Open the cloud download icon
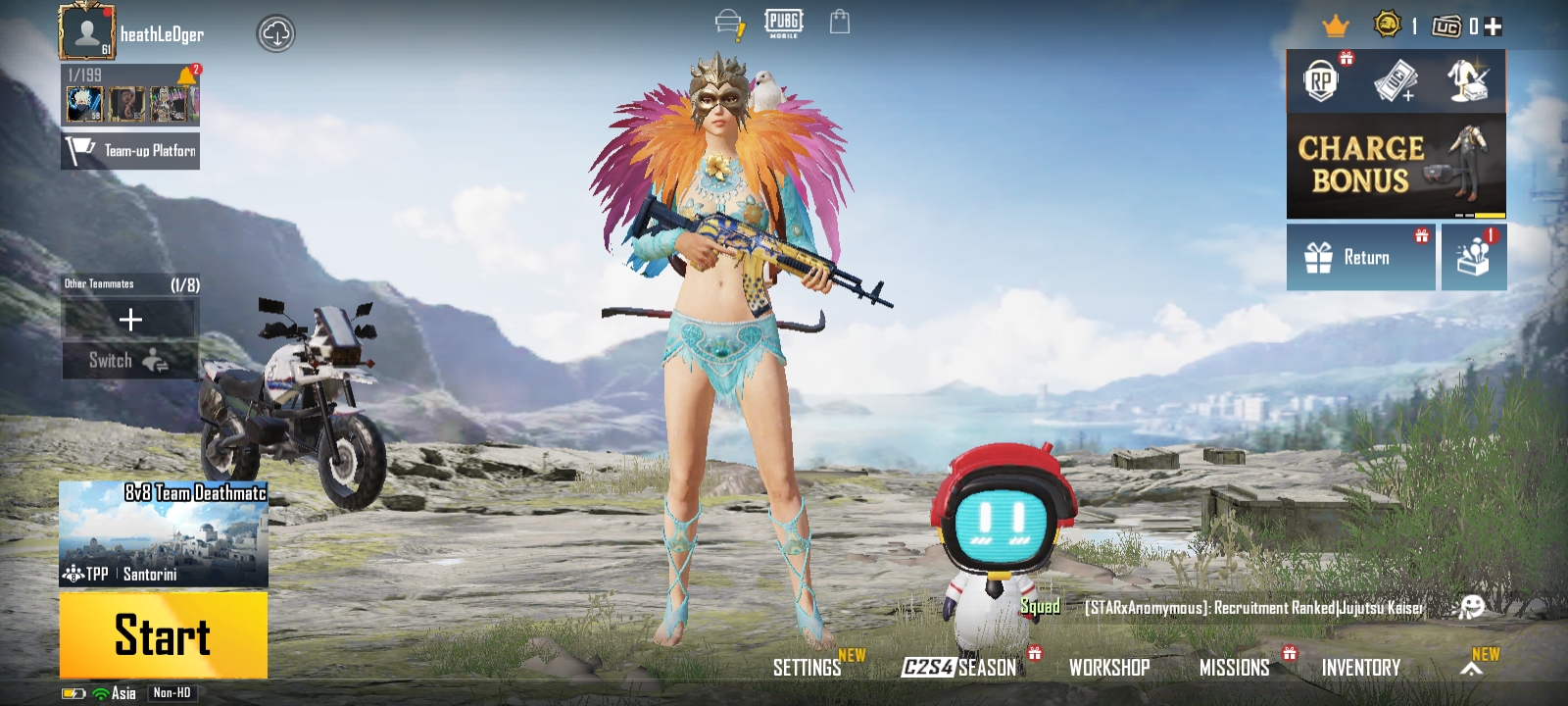 (276, 34)
